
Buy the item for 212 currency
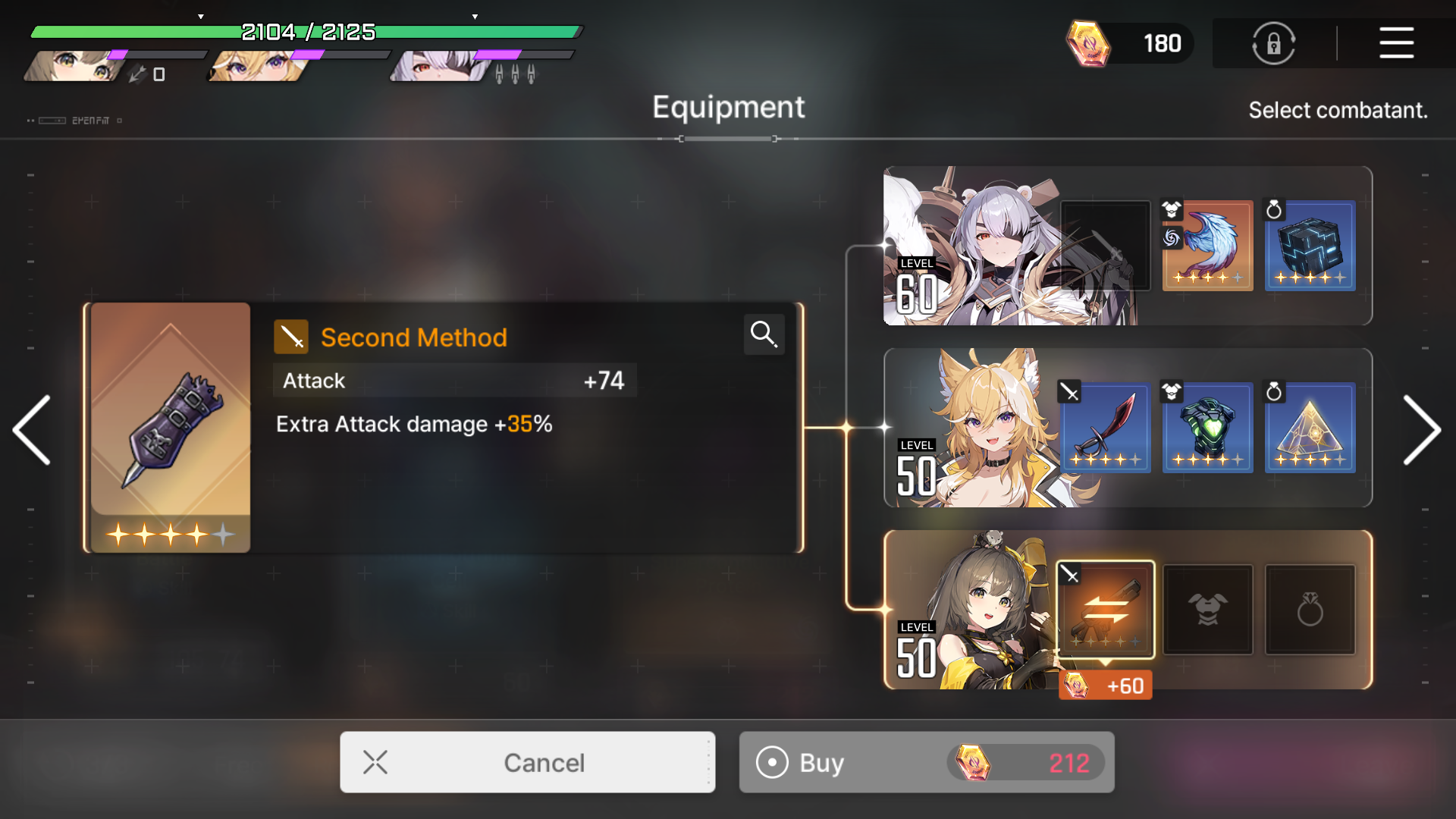pyautogui.click(x=926, y=762)
